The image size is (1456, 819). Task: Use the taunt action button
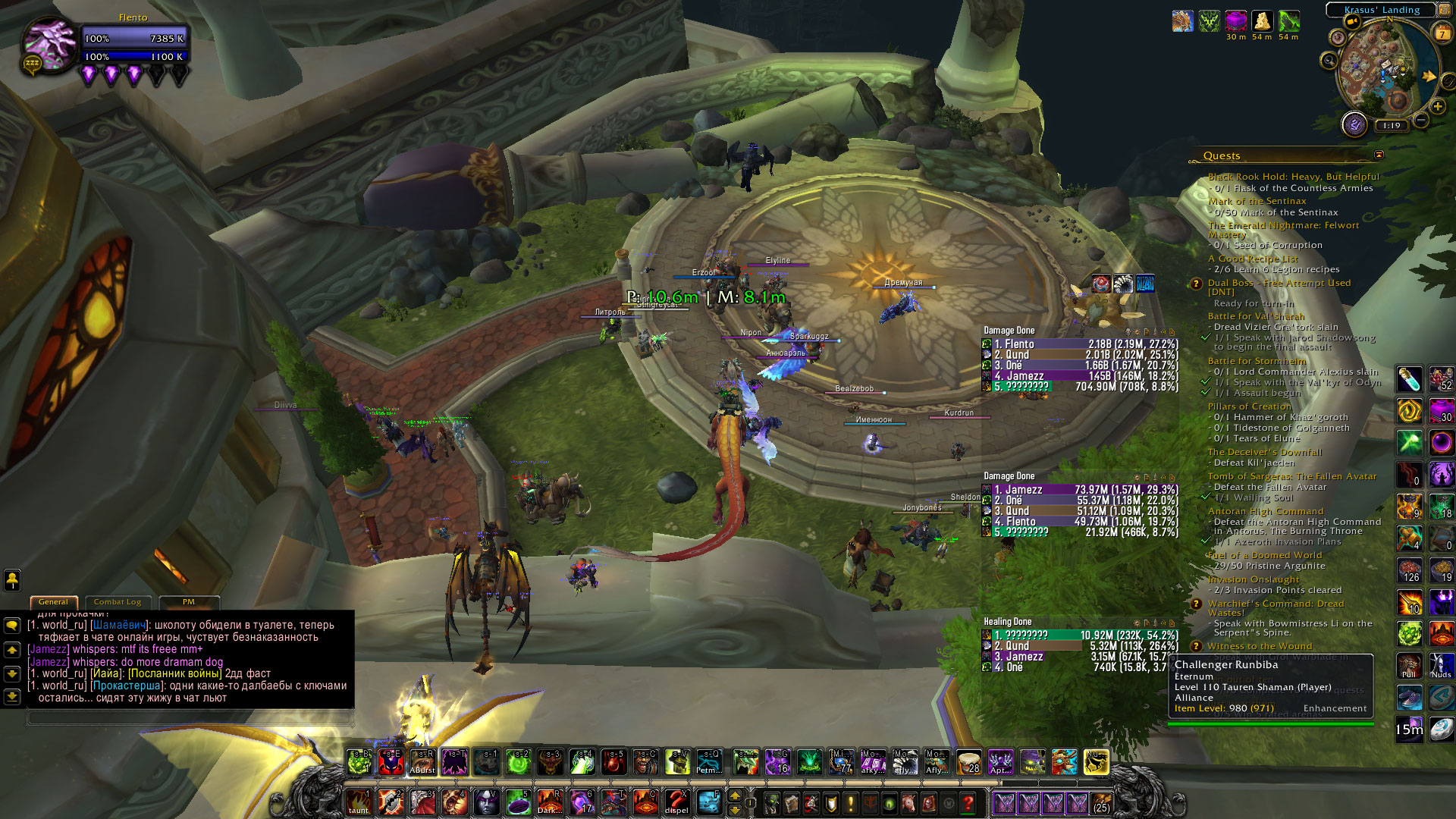(x=359, y=802)
